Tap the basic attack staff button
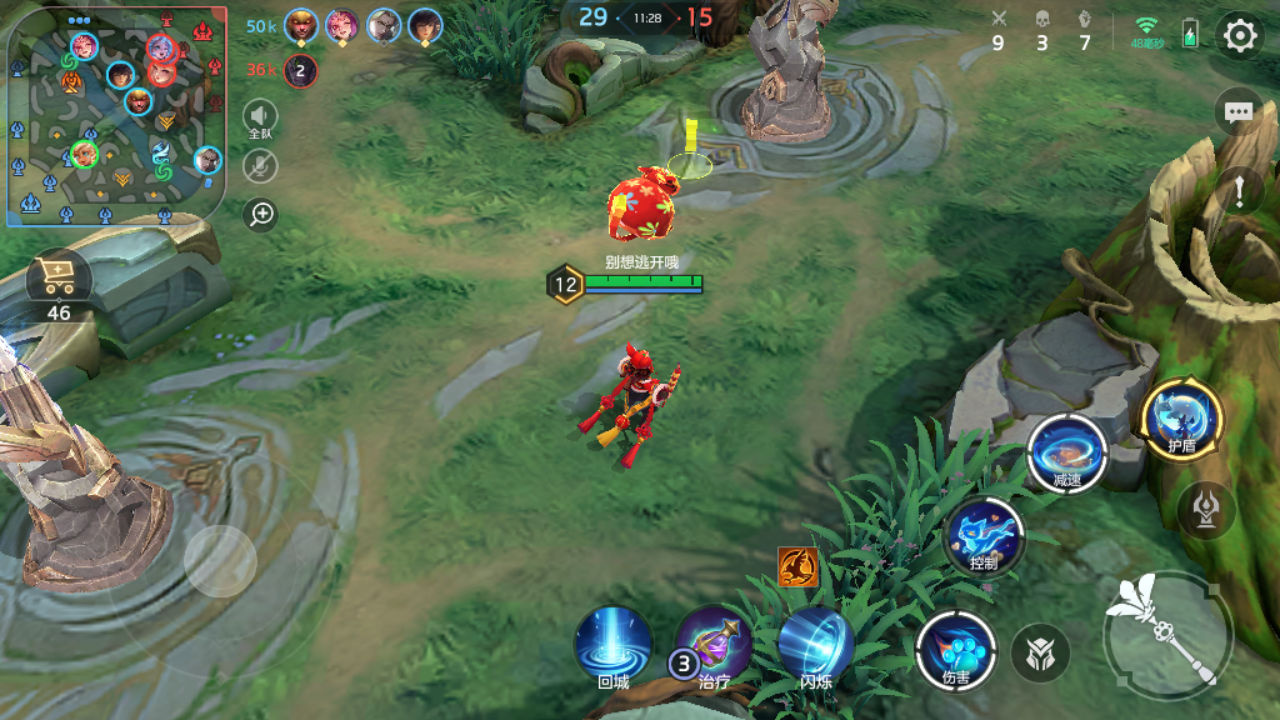Screen dimensions: 1280x720 (1168, 634)
